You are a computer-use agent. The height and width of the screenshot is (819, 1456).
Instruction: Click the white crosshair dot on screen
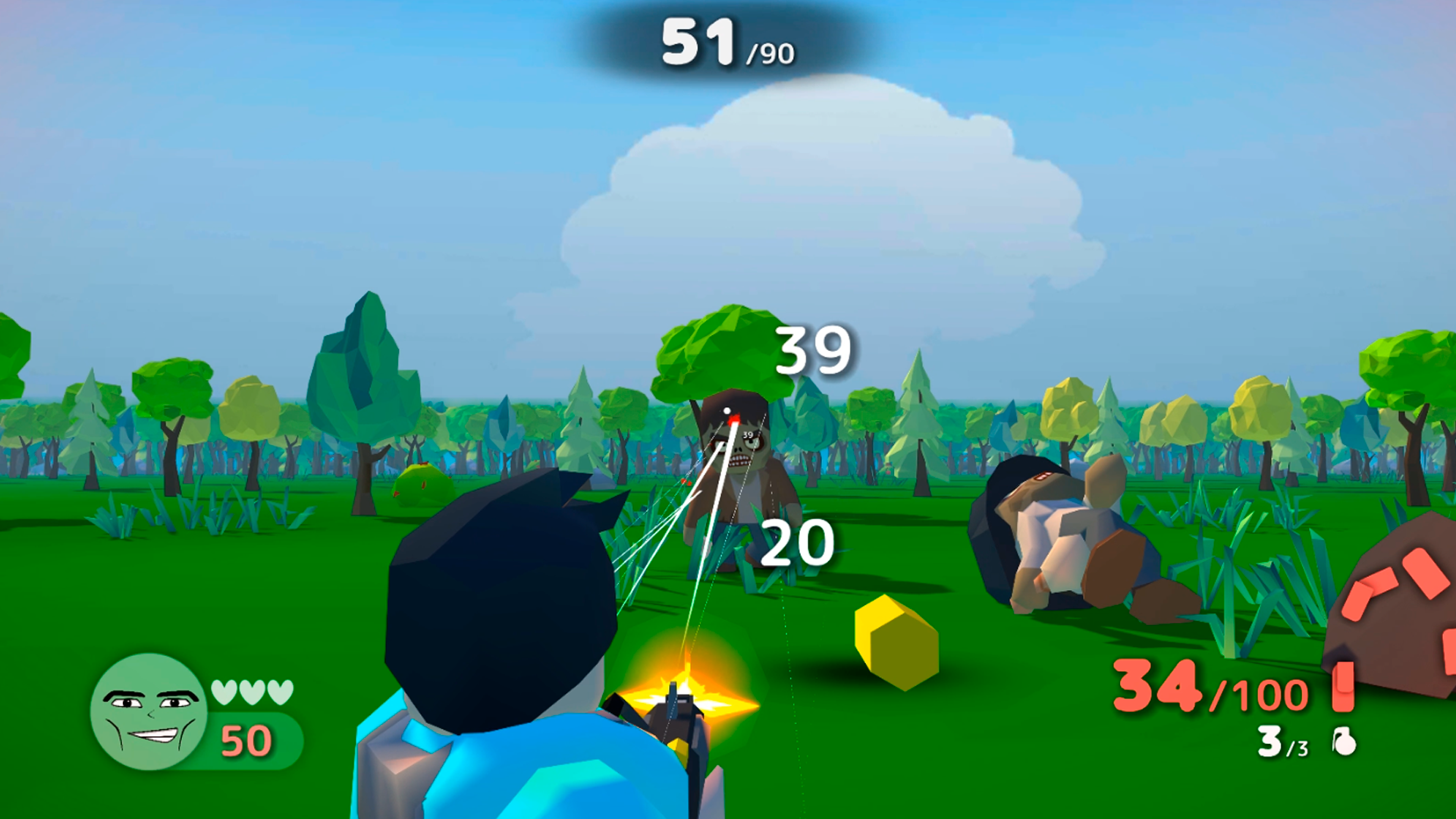click(x=726, y=409)
